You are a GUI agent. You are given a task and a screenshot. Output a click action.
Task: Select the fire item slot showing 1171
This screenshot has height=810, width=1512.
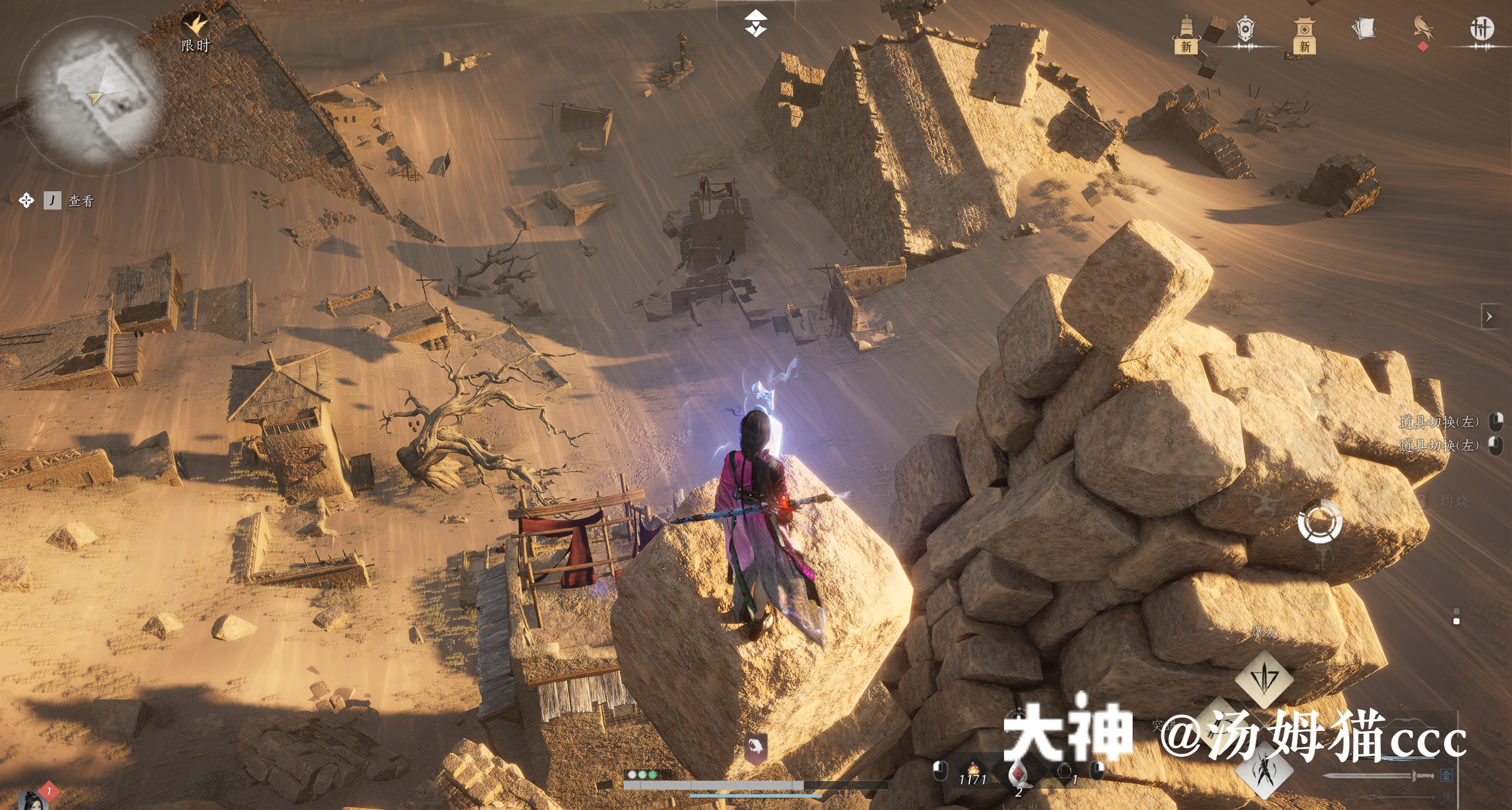(x=973, y=772)
